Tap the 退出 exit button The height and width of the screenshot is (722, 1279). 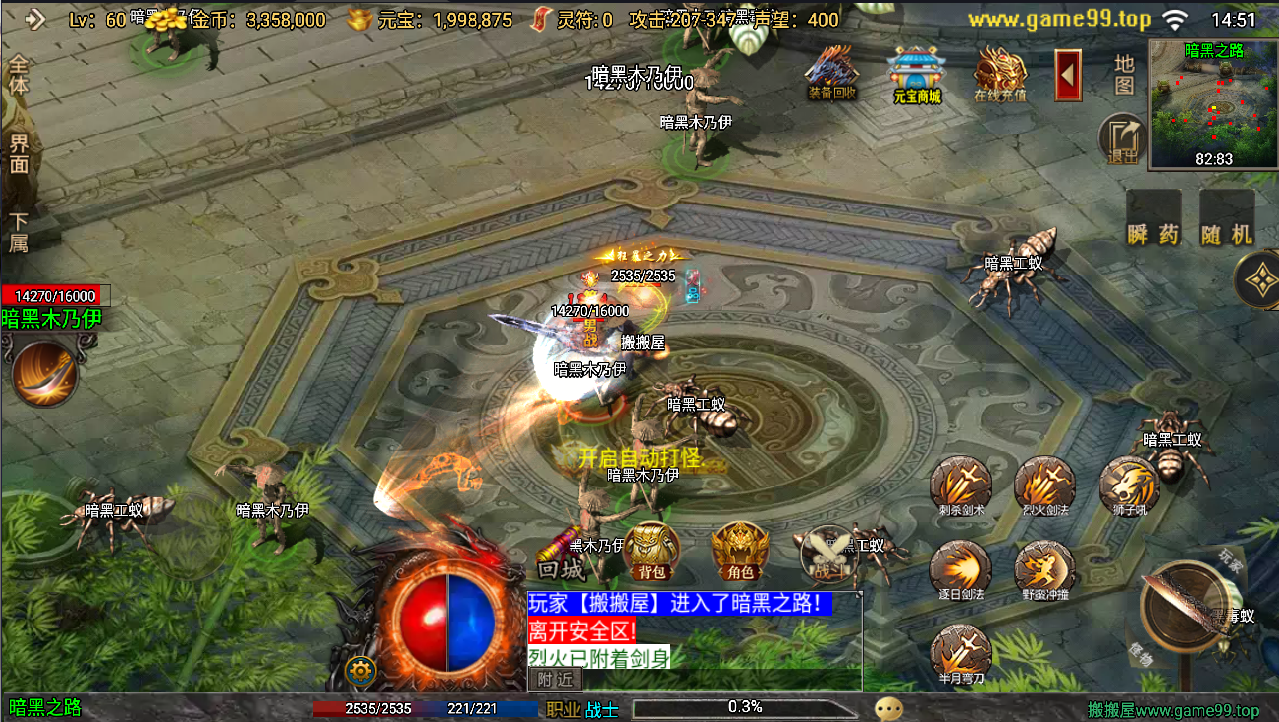(1123, 140)
